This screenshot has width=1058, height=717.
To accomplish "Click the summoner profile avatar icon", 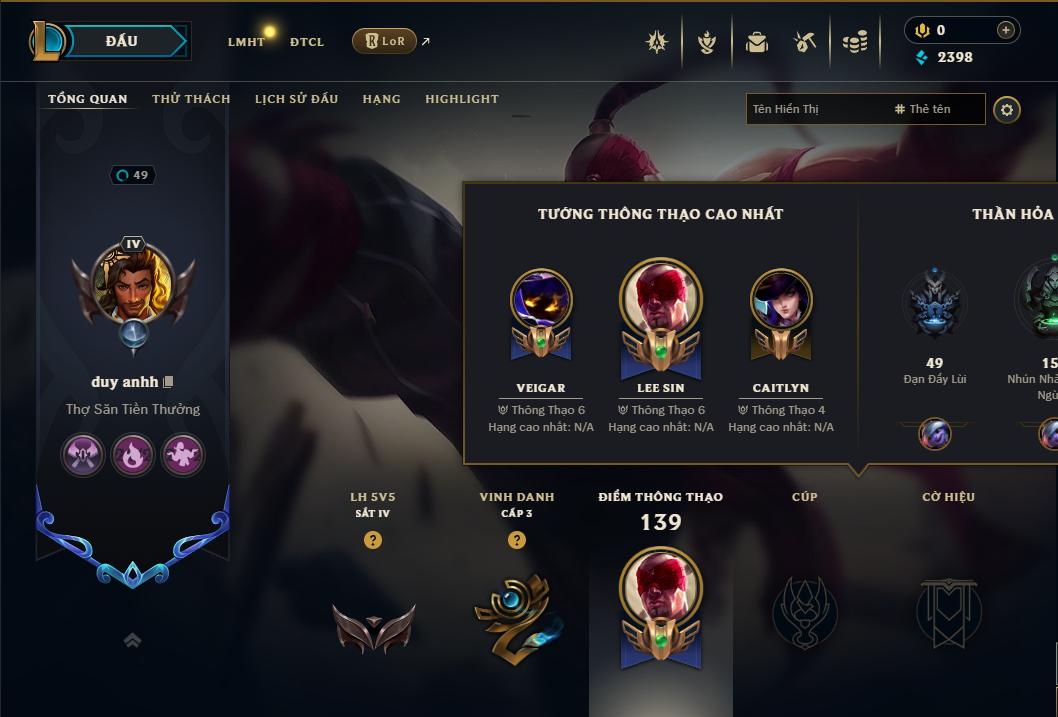I will click(x=133, y=281).
